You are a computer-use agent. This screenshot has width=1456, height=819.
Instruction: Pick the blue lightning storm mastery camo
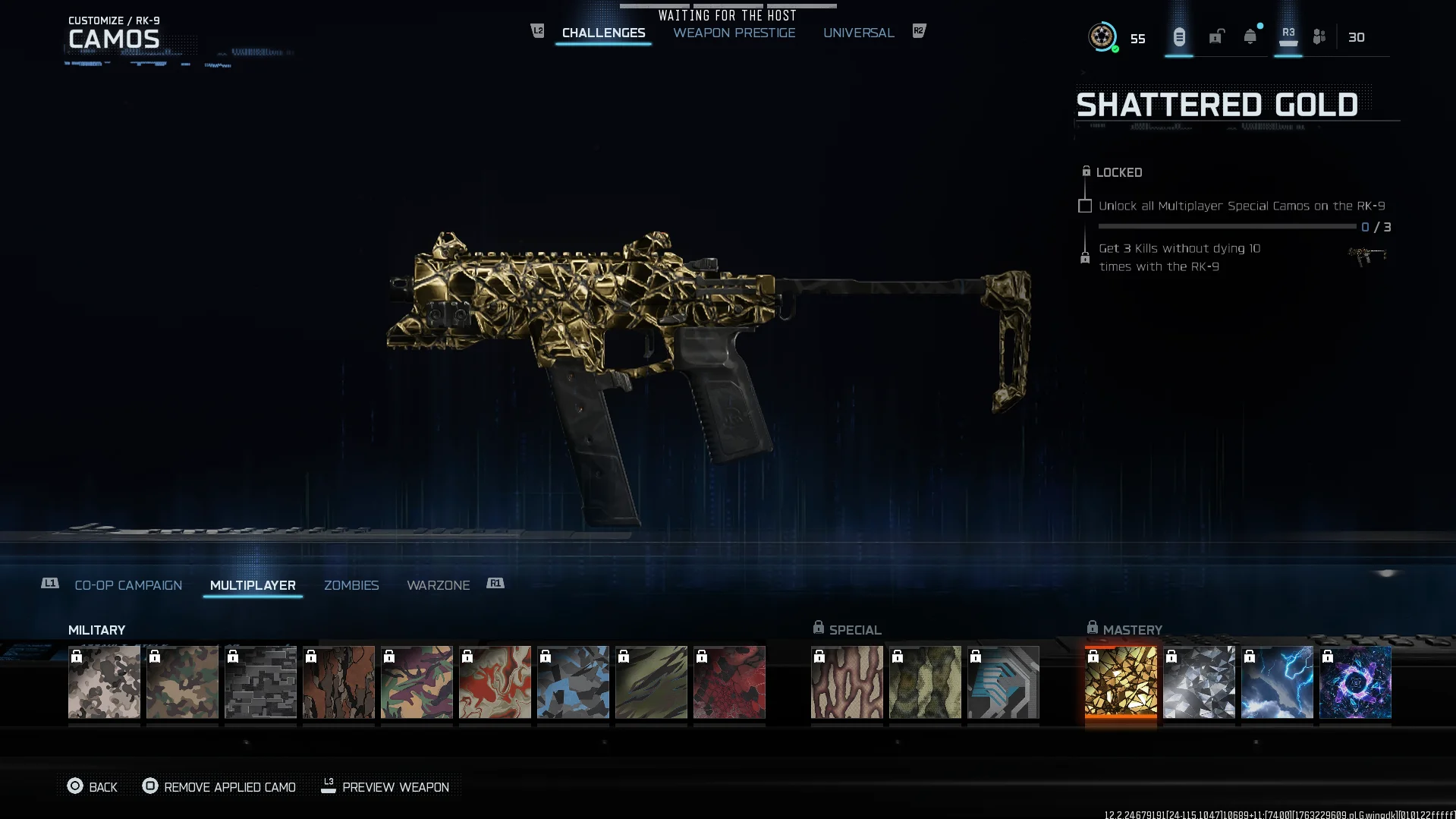point(1277,682)
